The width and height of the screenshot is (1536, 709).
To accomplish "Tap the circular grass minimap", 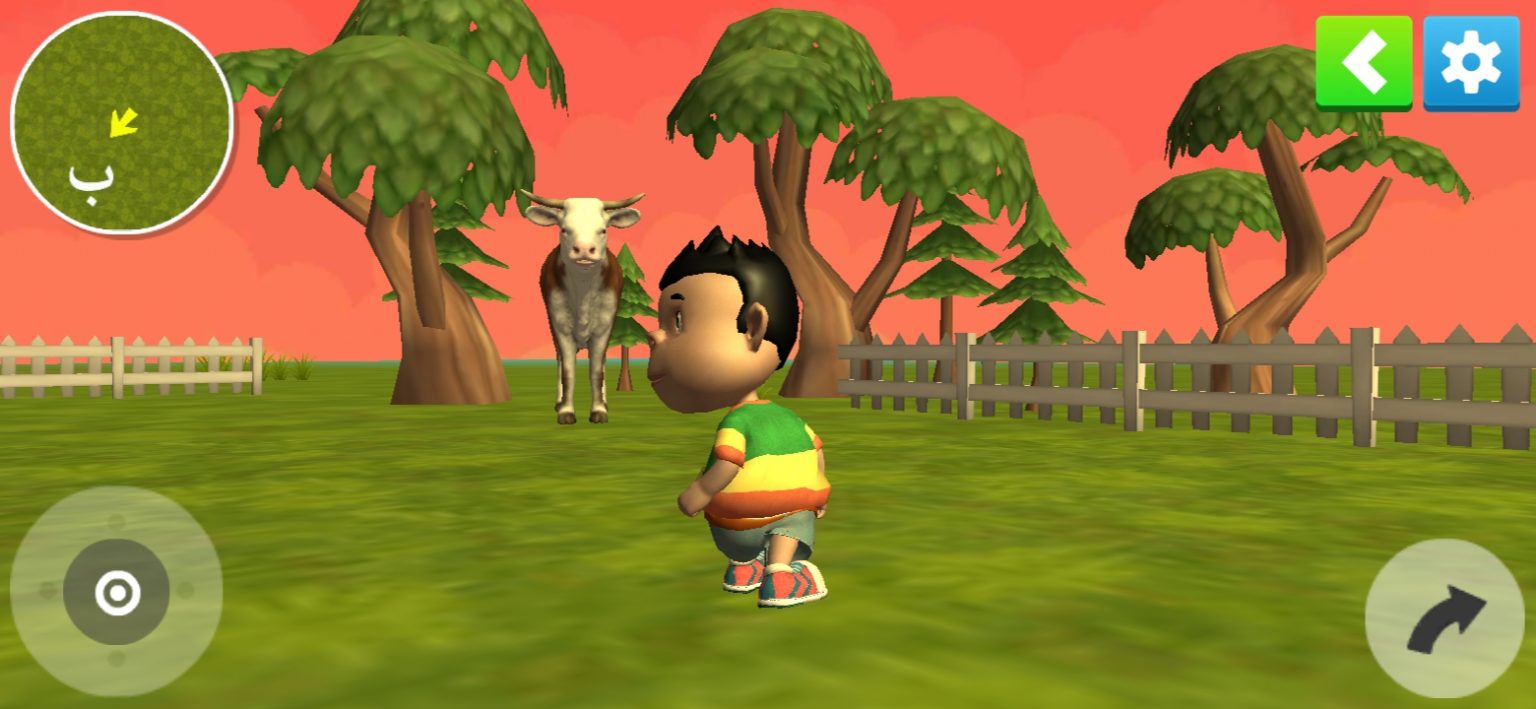I will point(122,123).
